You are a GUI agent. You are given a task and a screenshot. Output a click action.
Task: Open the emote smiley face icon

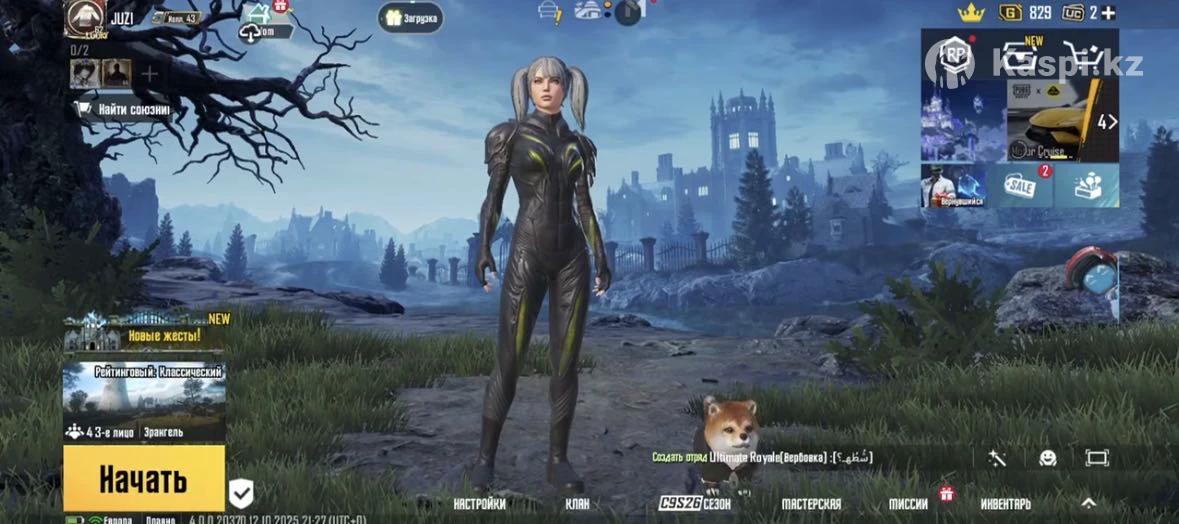(x=1047, y=458)
